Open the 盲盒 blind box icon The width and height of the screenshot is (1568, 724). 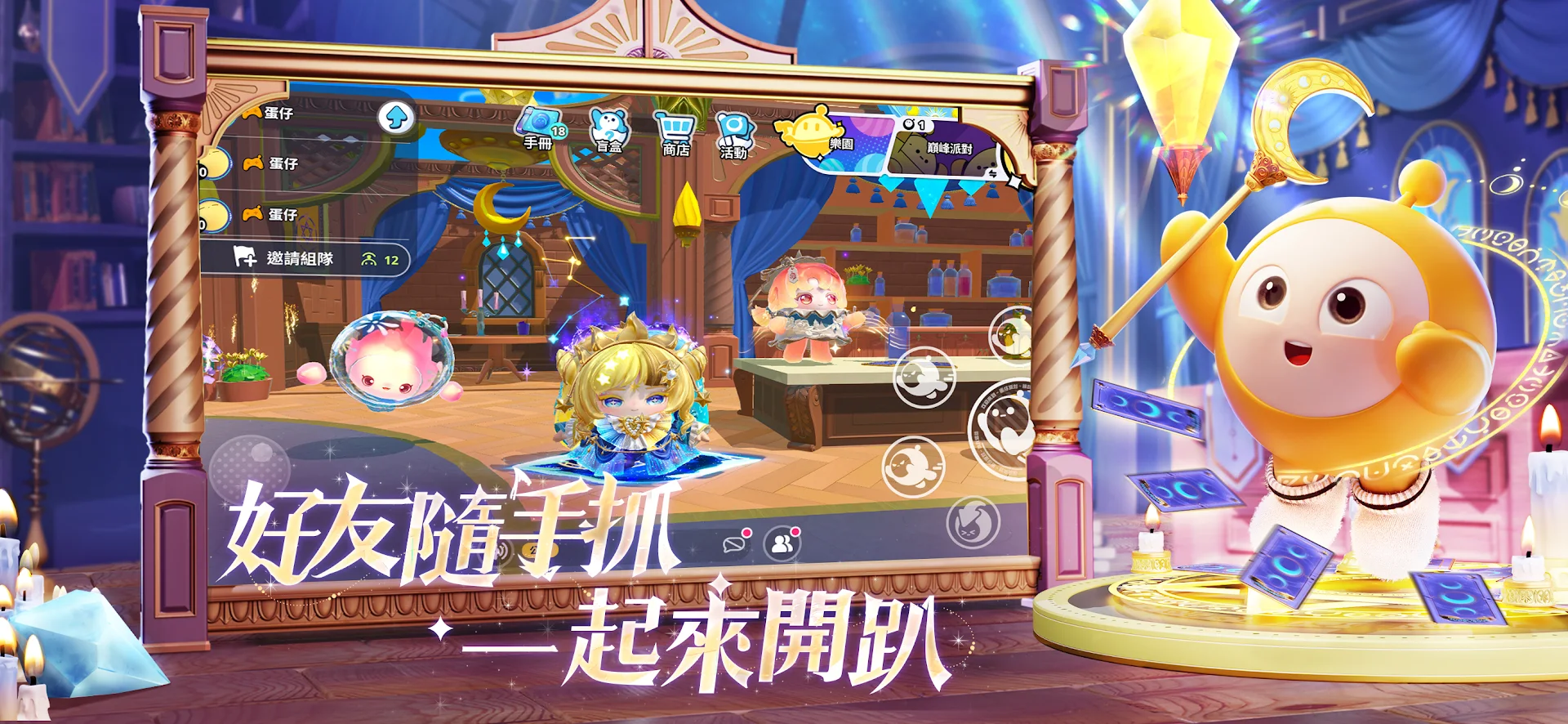pos(608,127)
